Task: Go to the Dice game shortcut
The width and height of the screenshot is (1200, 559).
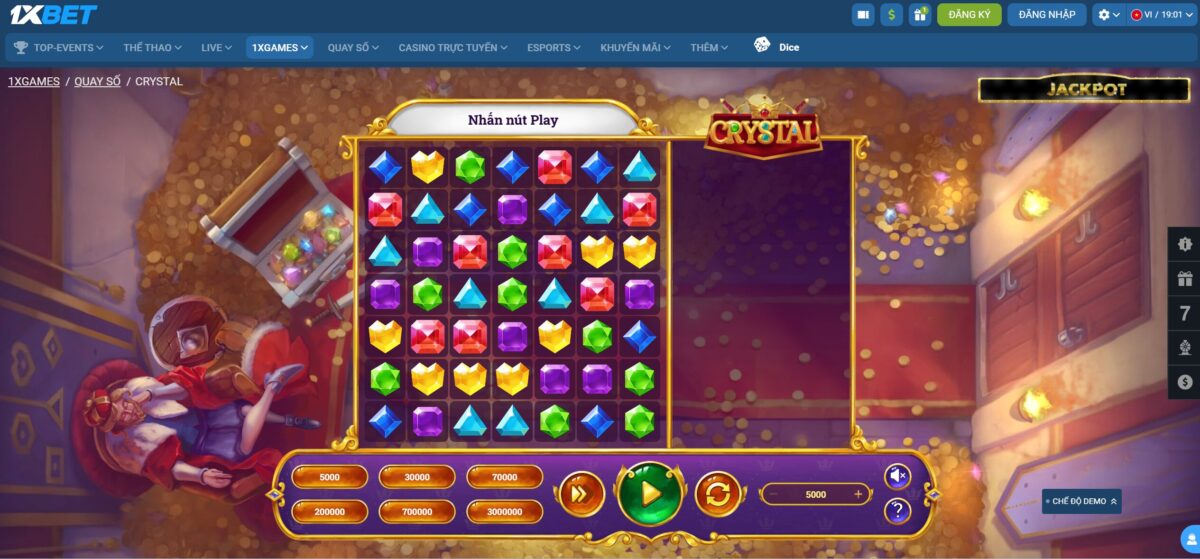Action: pyautogui.click(x=777, y=47)
